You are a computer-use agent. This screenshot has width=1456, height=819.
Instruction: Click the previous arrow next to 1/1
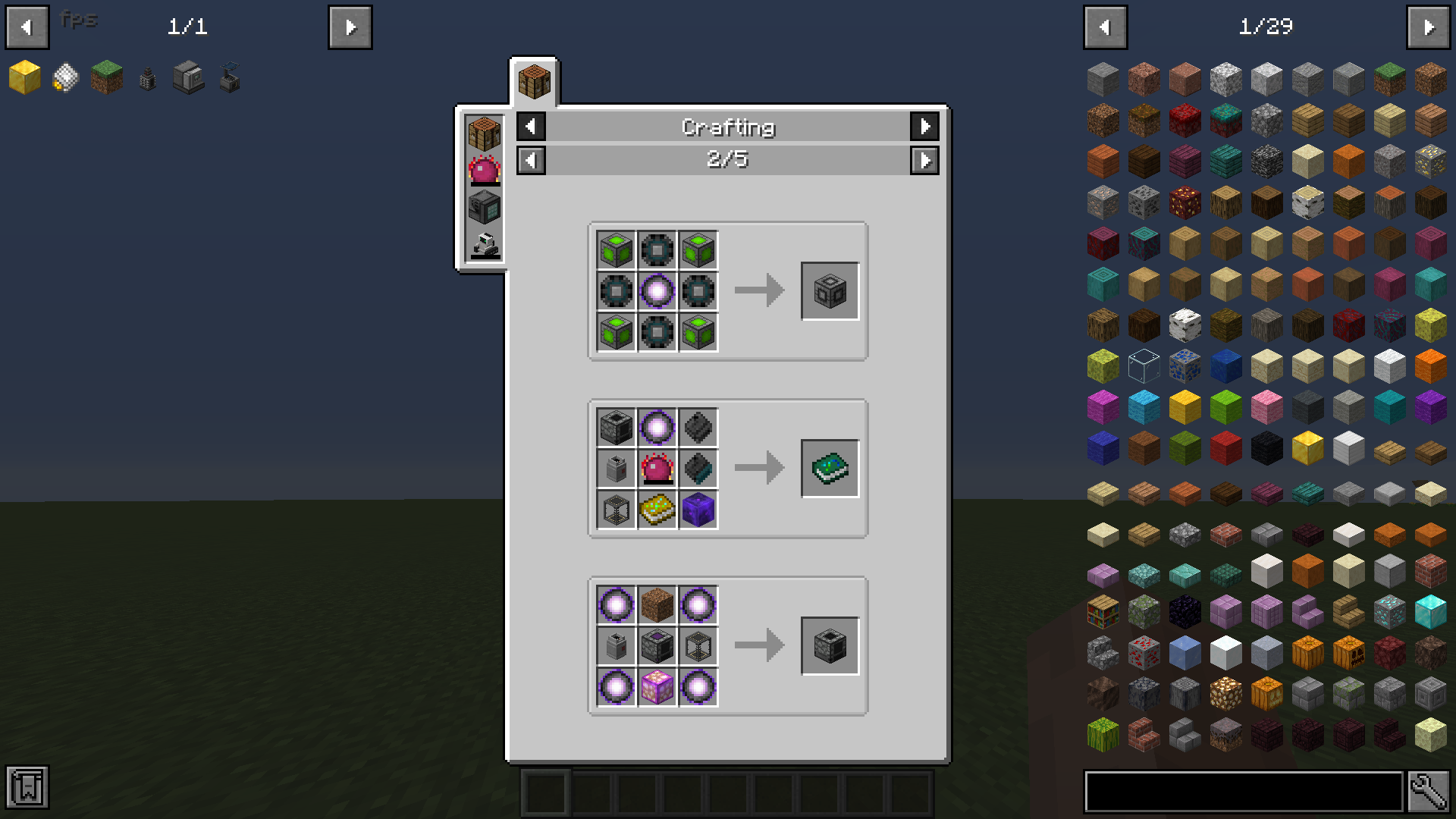[x=27, y=27]
